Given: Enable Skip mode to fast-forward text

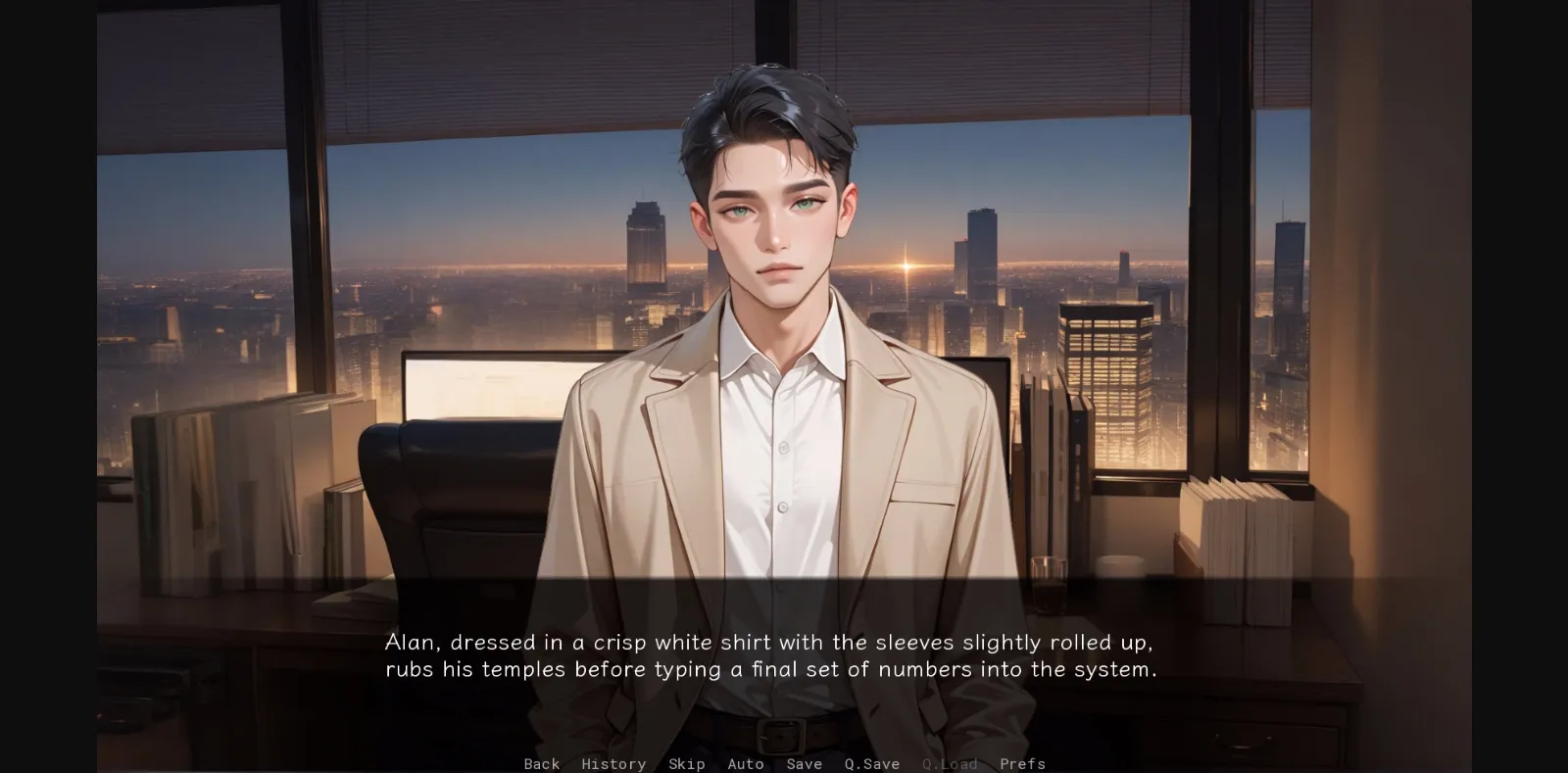Looking at the screenshot, I should tap(686, 764).
